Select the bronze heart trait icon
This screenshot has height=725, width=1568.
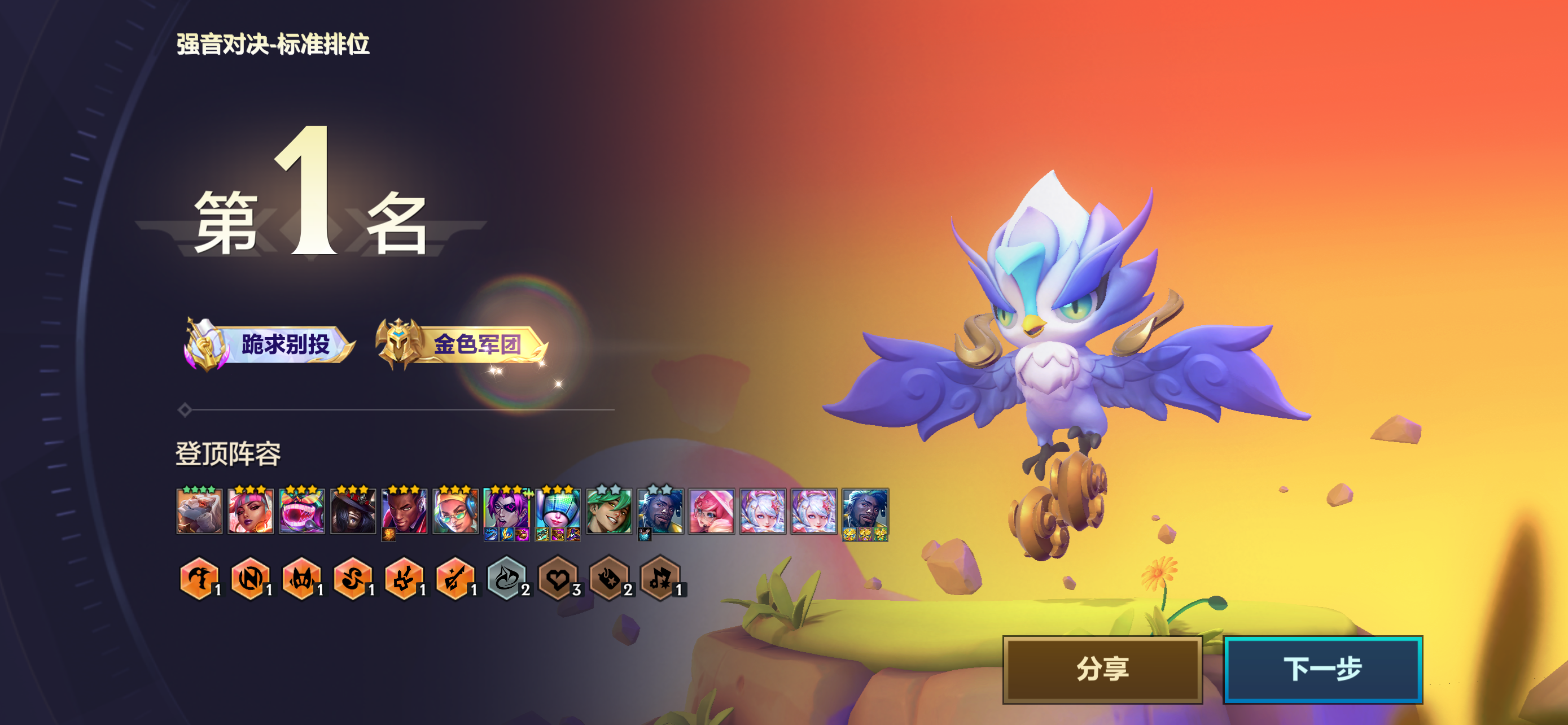point(557,578)
